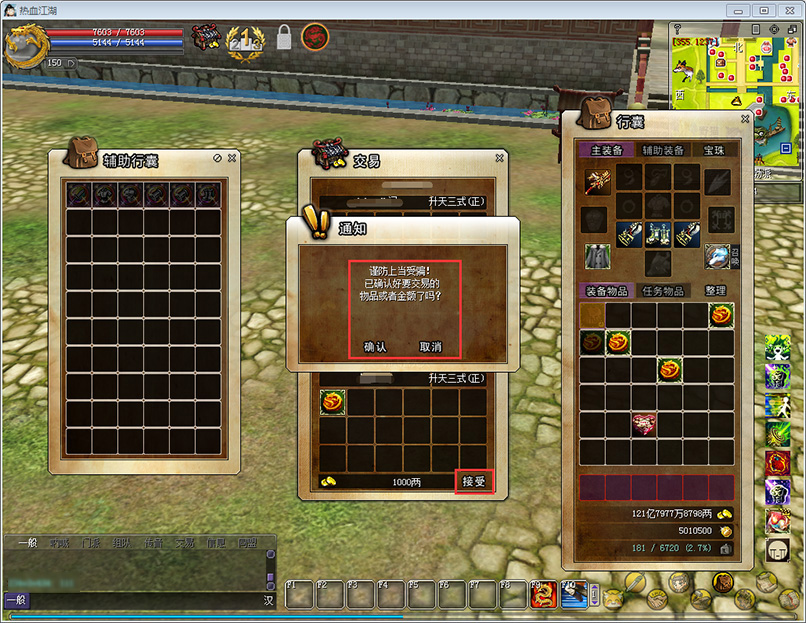Select the 一般 general chat tab
This screenshot has height=623, width=806.
[27, 543]
